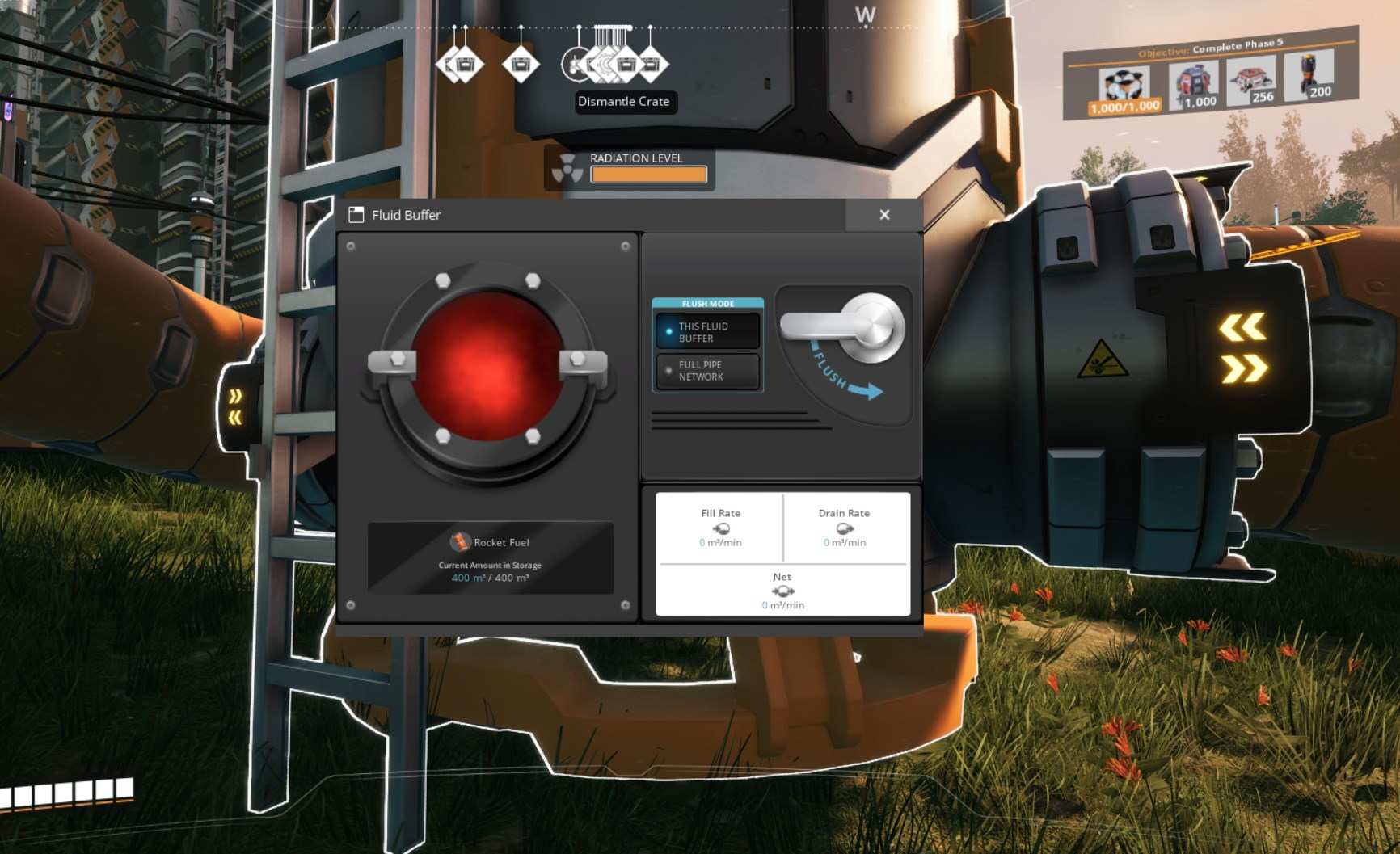Enable the THIS FLUID BUFFER flush option
The width and height of the screenshot is (1400, 854).
point(707,332)
